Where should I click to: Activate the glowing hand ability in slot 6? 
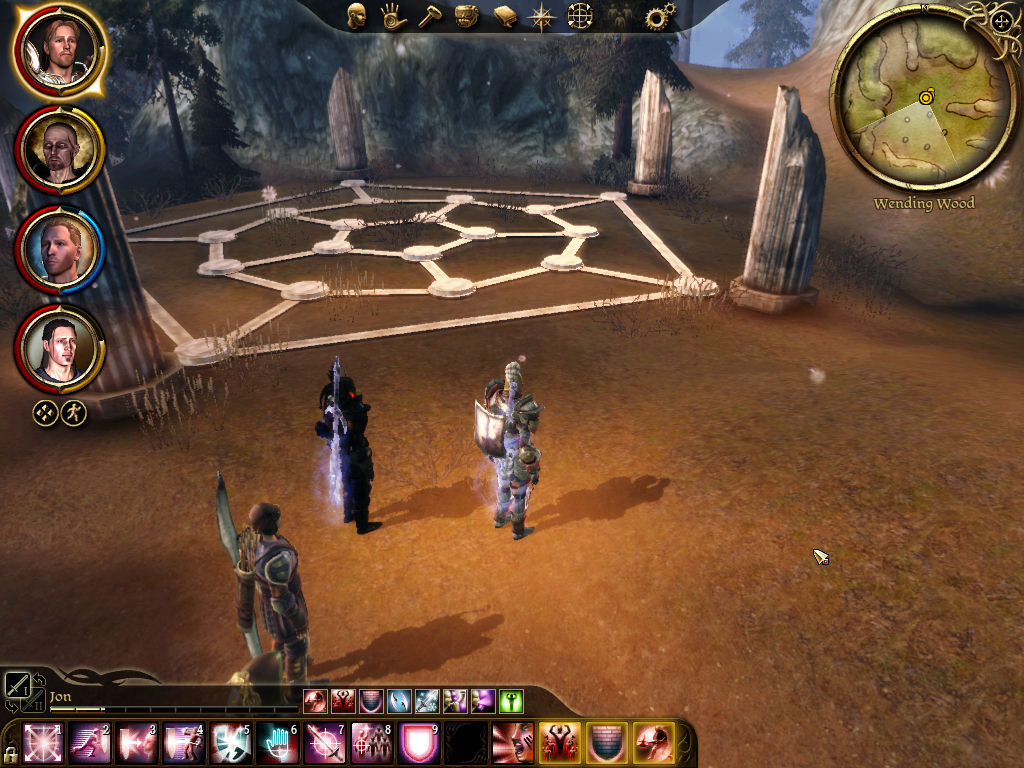tap(277, 743)
